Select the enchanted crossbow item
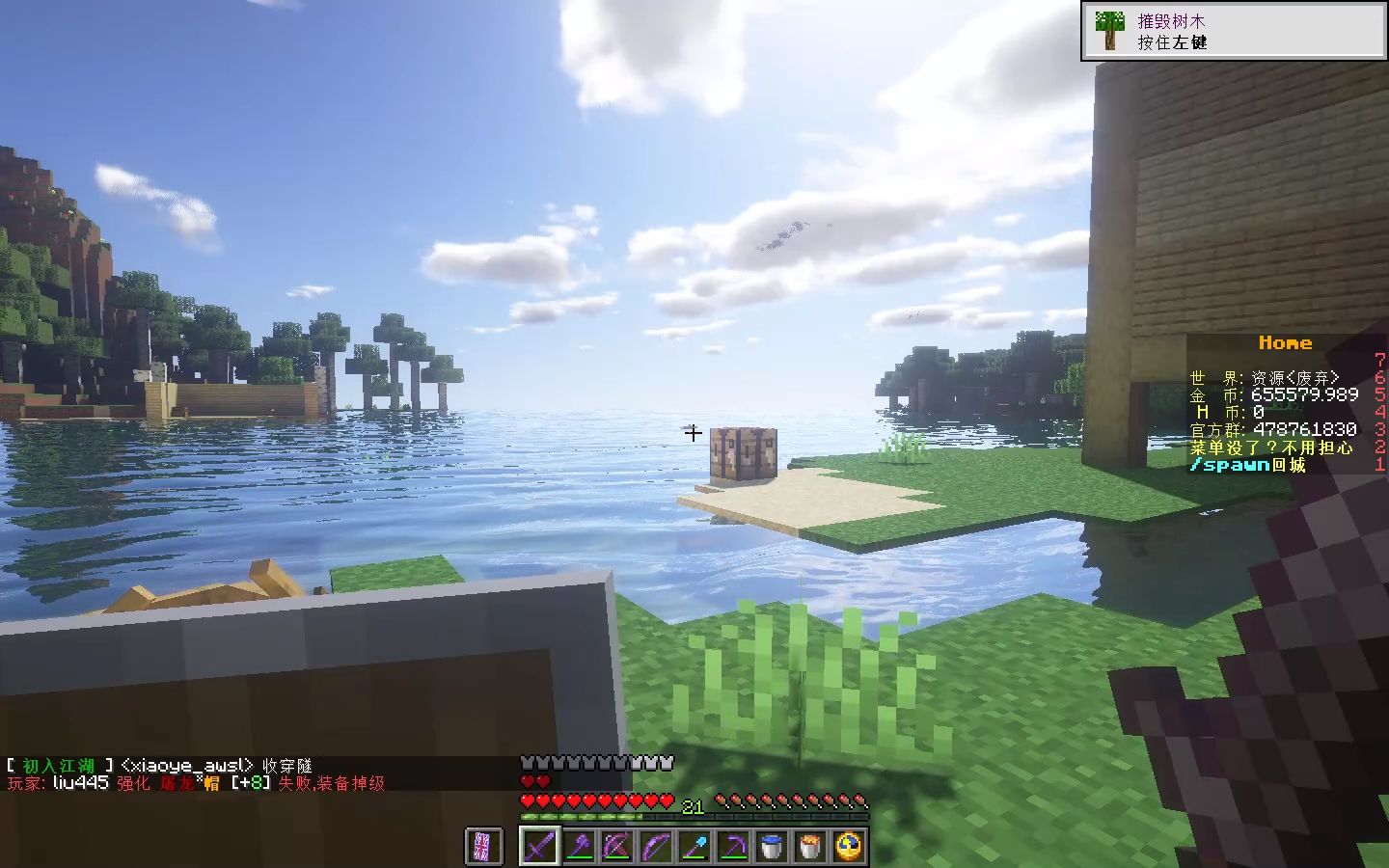 617,846
